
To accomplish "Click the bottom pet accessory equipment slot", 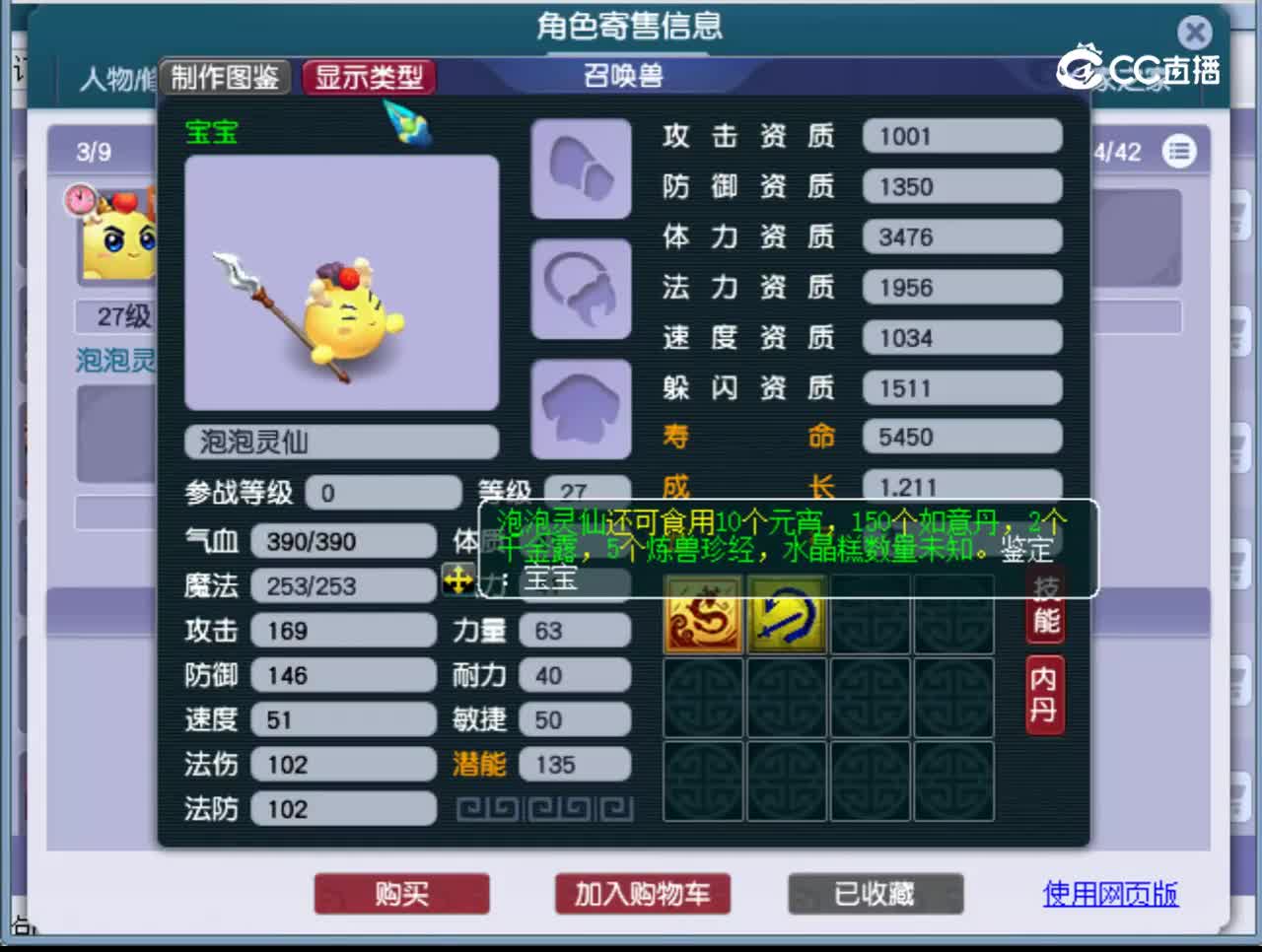I will 580,405.
